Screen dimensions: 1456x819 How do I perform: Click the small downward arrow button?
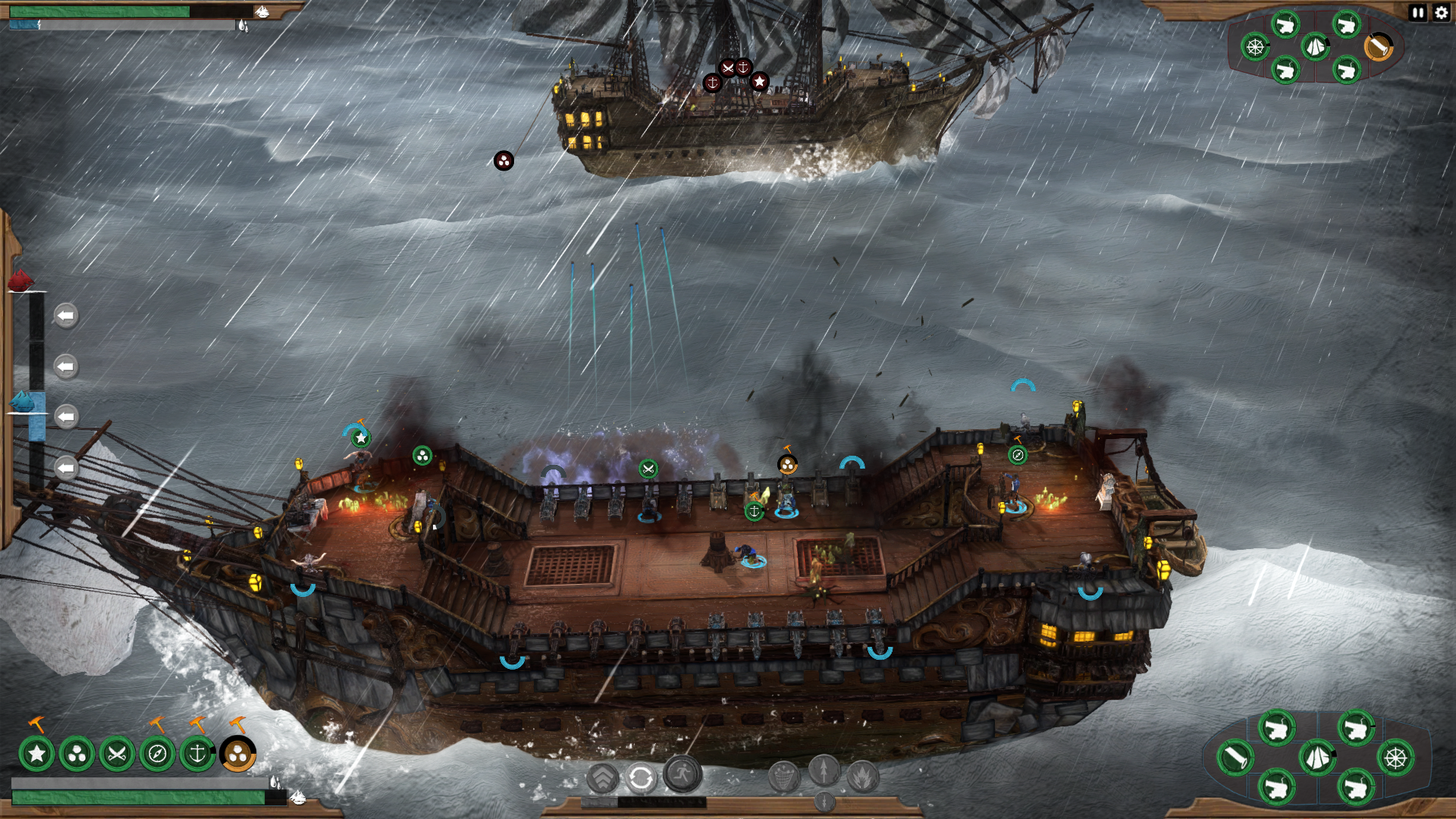(824, 801)
